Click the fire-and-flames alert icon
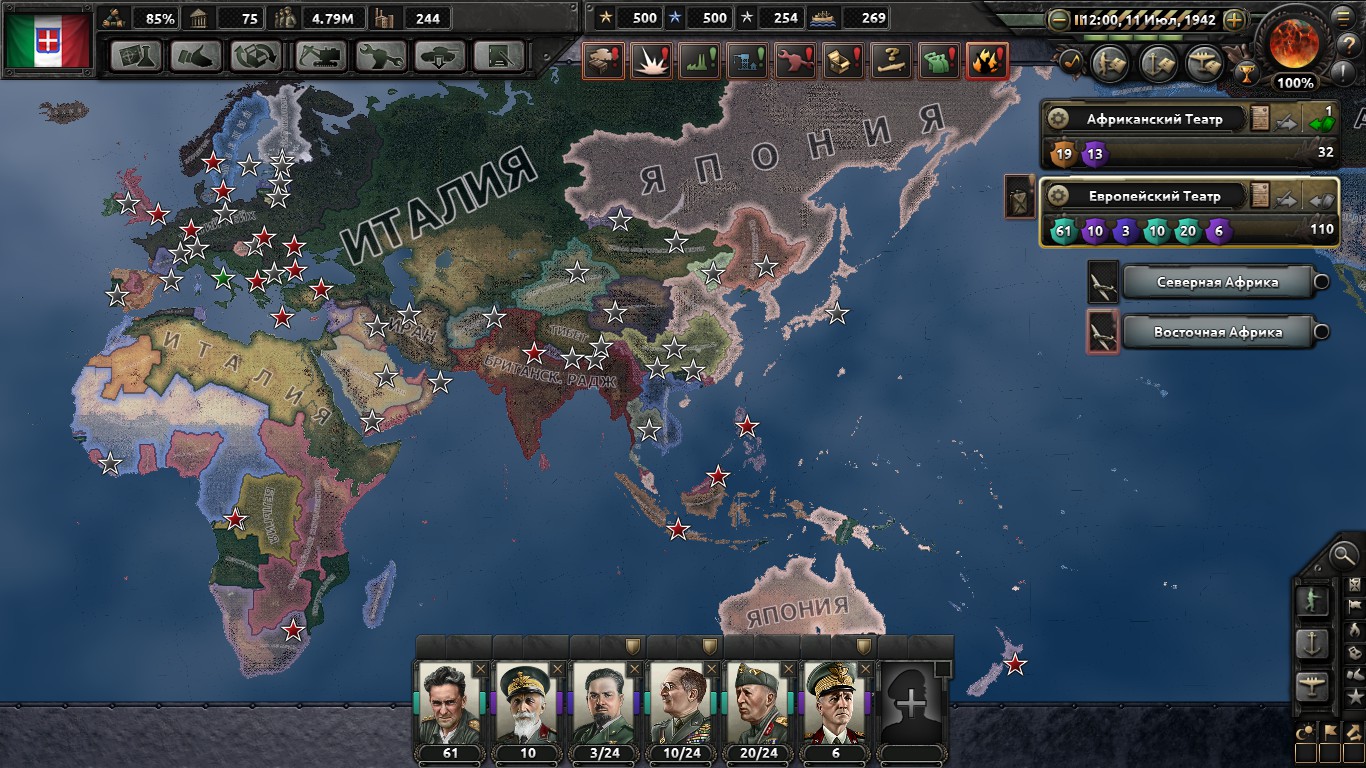Image resolution: width=1366 pixels, height=768 pixels. coord(987,61)
